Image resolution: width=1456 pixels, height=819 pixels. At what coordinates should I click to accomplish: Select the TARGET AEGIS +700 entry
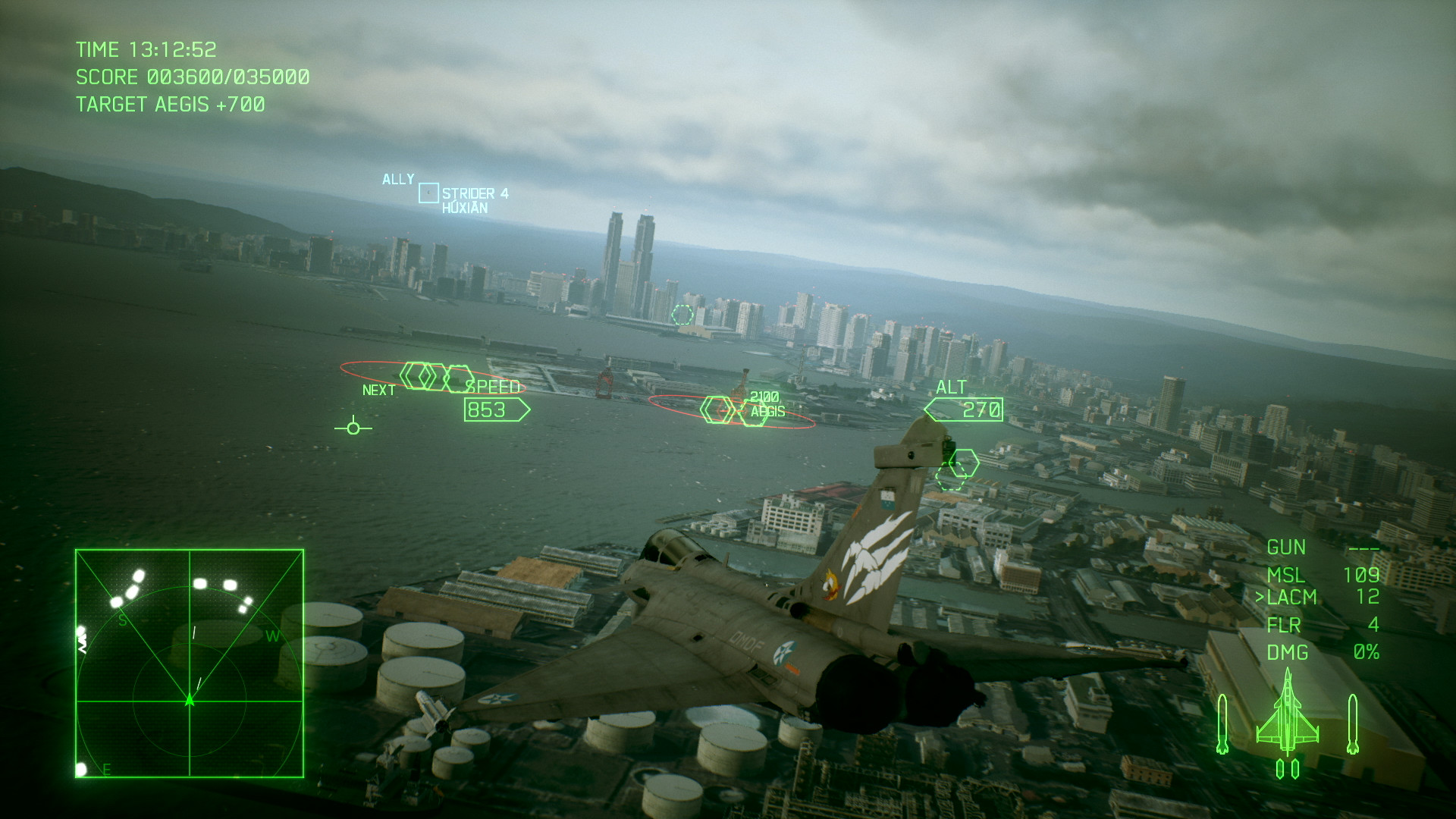click(x=172, y=104)
